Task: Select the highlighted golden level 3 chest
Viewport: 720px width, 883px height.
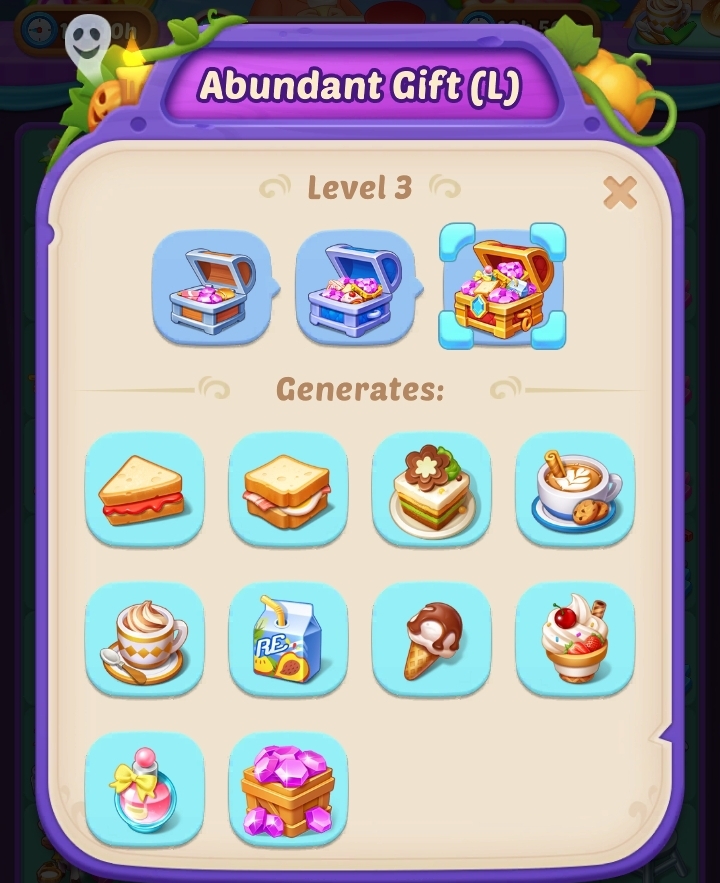Action: (503, 288)
